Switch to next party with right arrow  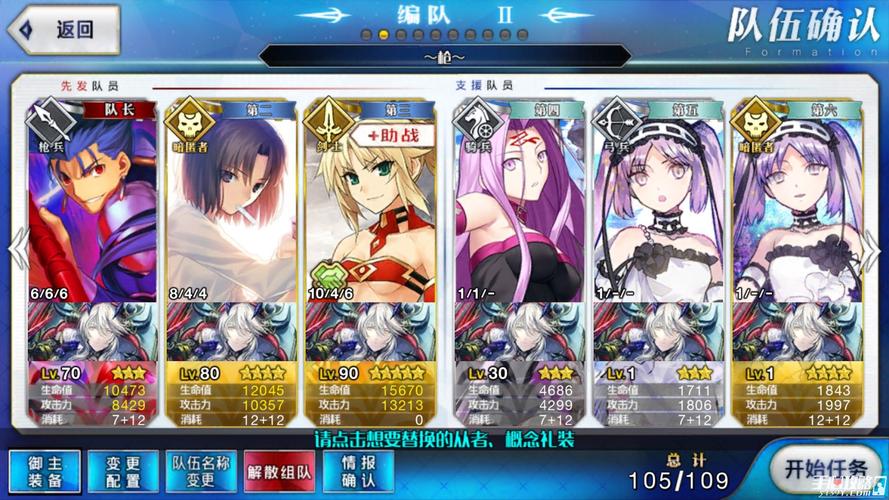[876, 250]
